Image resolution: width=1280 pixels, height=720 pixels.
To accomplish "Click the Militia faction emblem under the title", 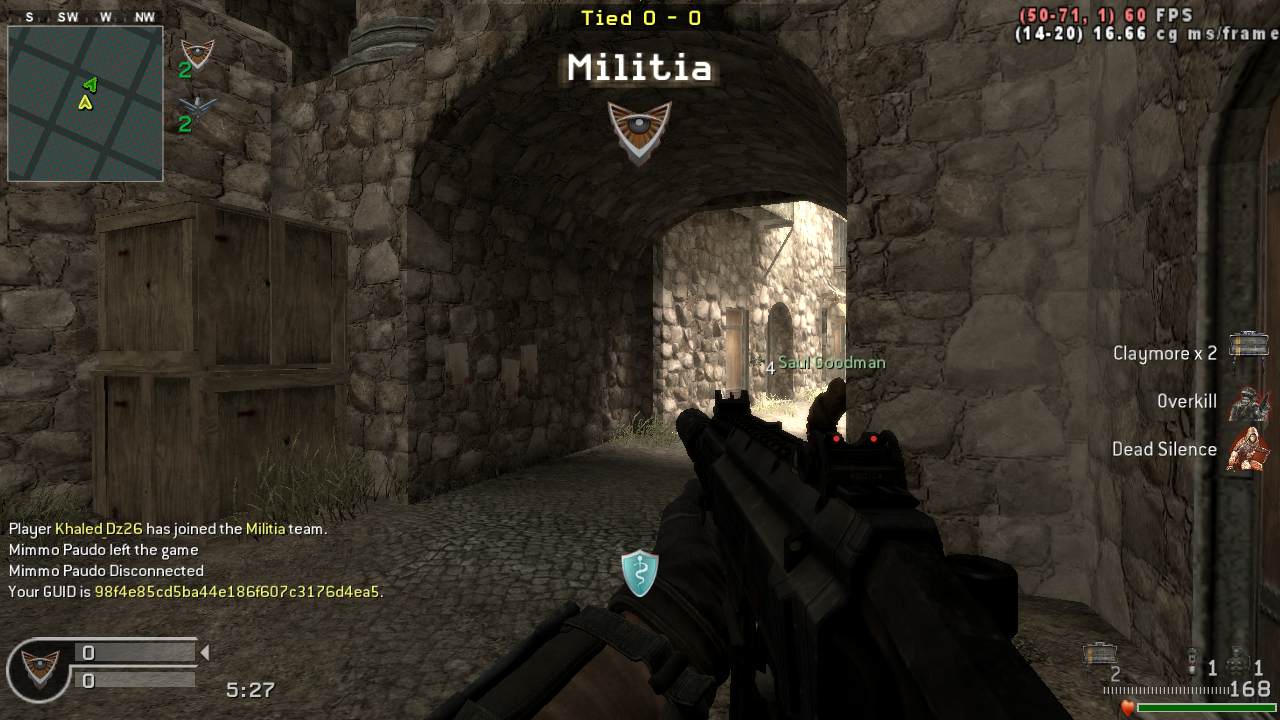I will (x=639, y=130).
